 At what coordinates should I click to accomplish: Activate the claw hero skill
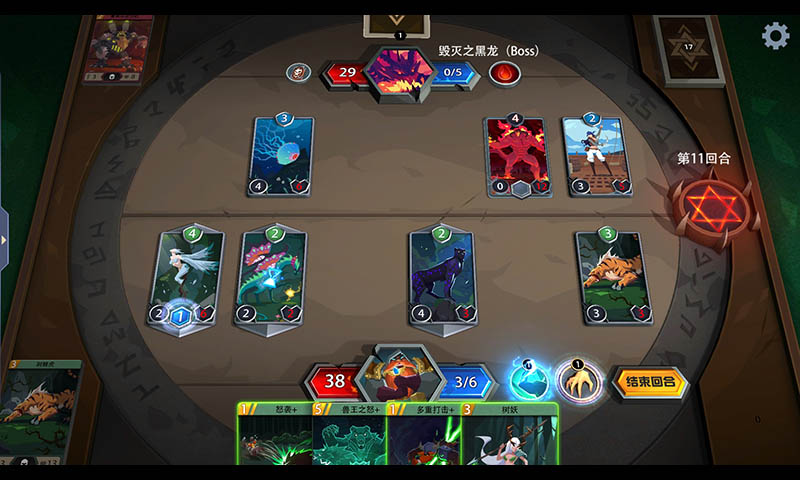click(x=578, y=380)
